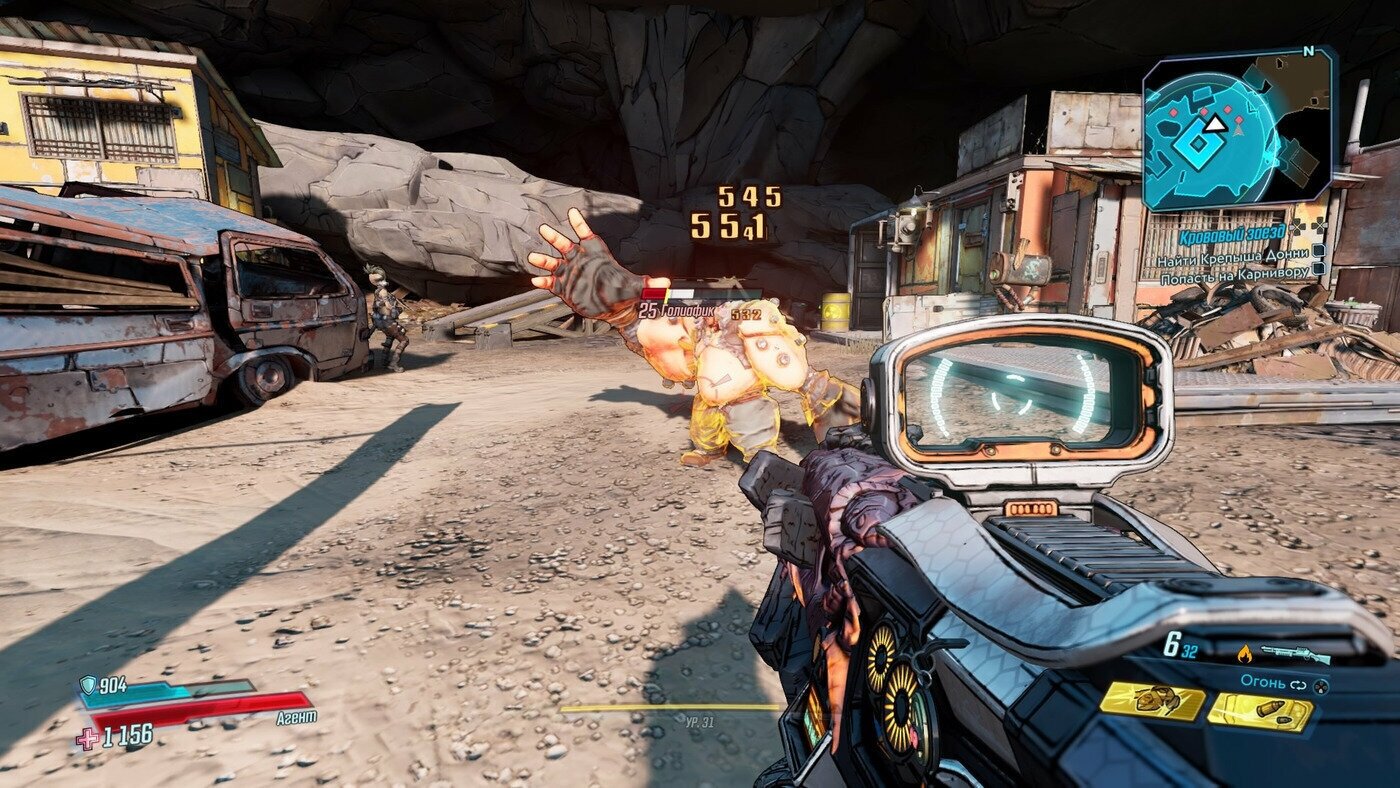
Task: Select the Кровавый заезд quest title
Action: pyautogui.click(x=1231, y=238)
